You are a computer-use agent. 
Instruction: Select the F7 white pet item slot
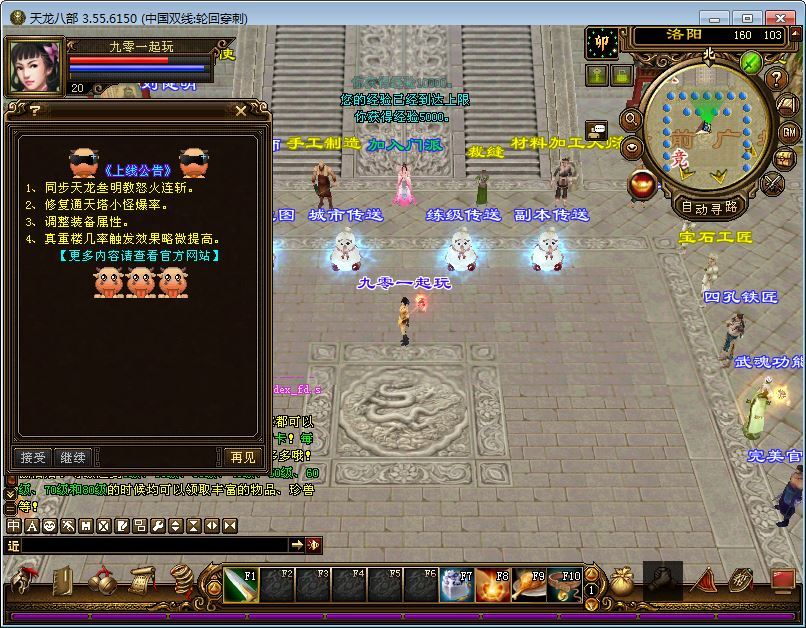[456, 584]
